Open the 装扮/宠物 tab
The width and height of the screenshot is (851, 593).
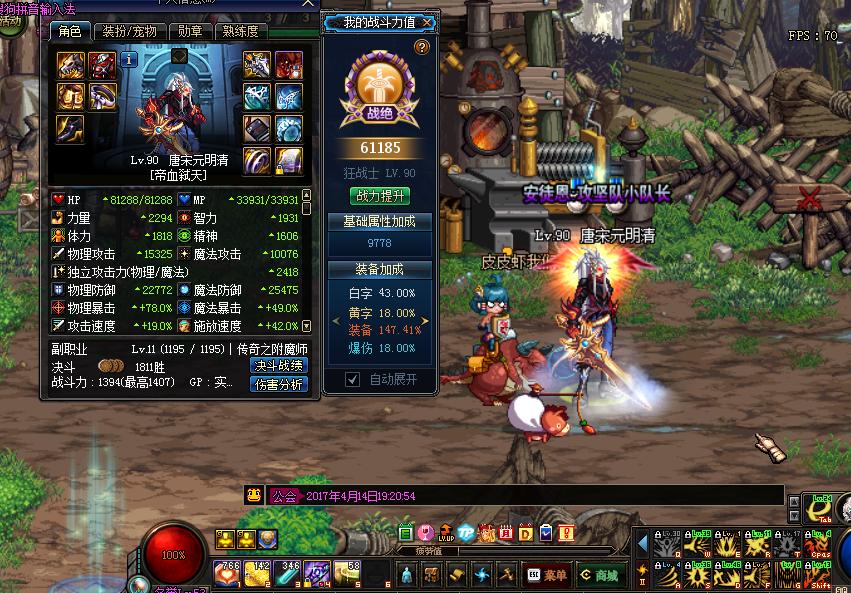[x=131, y=31]
